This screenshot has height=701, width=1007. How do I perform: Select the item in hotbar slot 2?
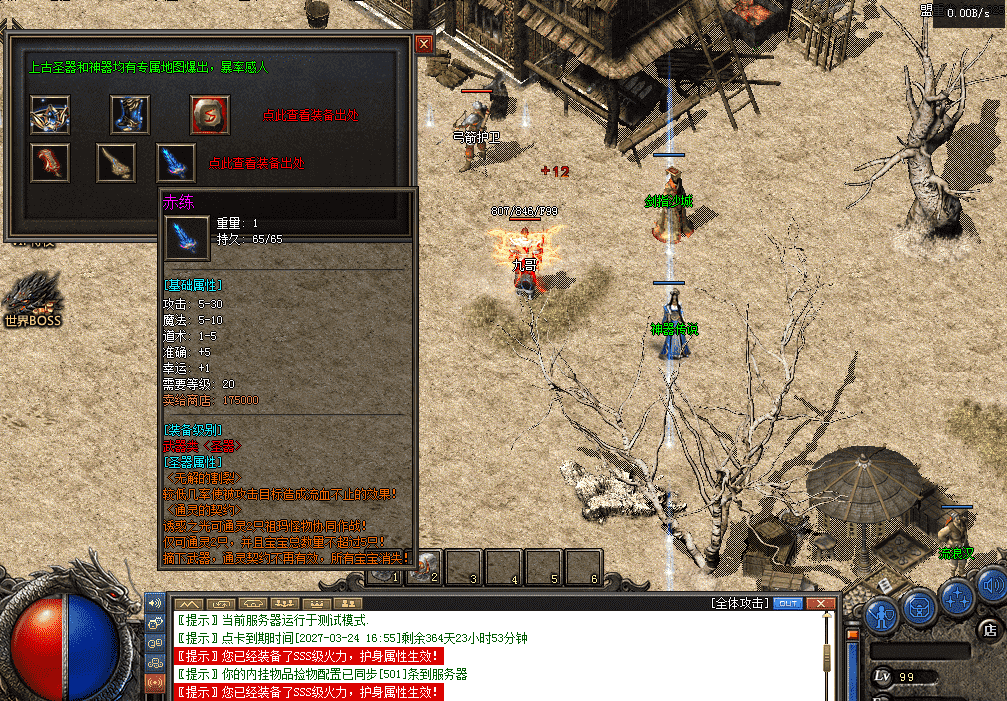click(425, 567)
